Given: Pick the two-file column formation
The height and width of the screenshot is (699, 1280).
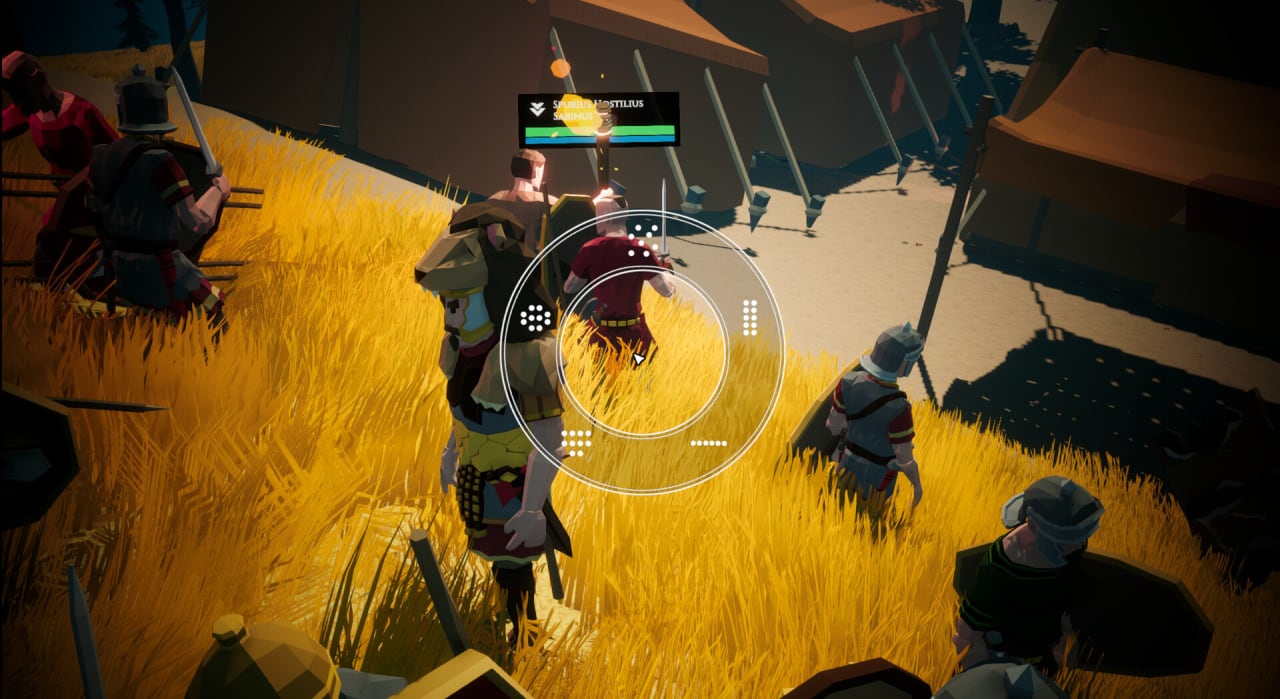Looking at the screenshot, I should (x=749, y=317).
